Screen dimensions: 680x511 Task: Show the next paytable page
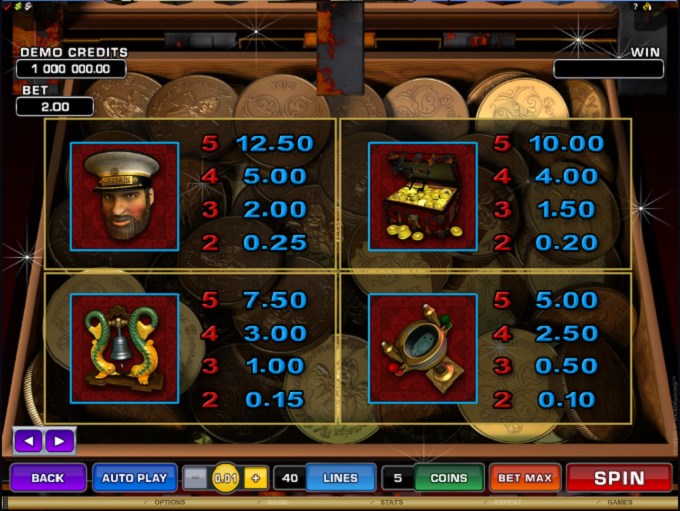(x=58, y=440)
